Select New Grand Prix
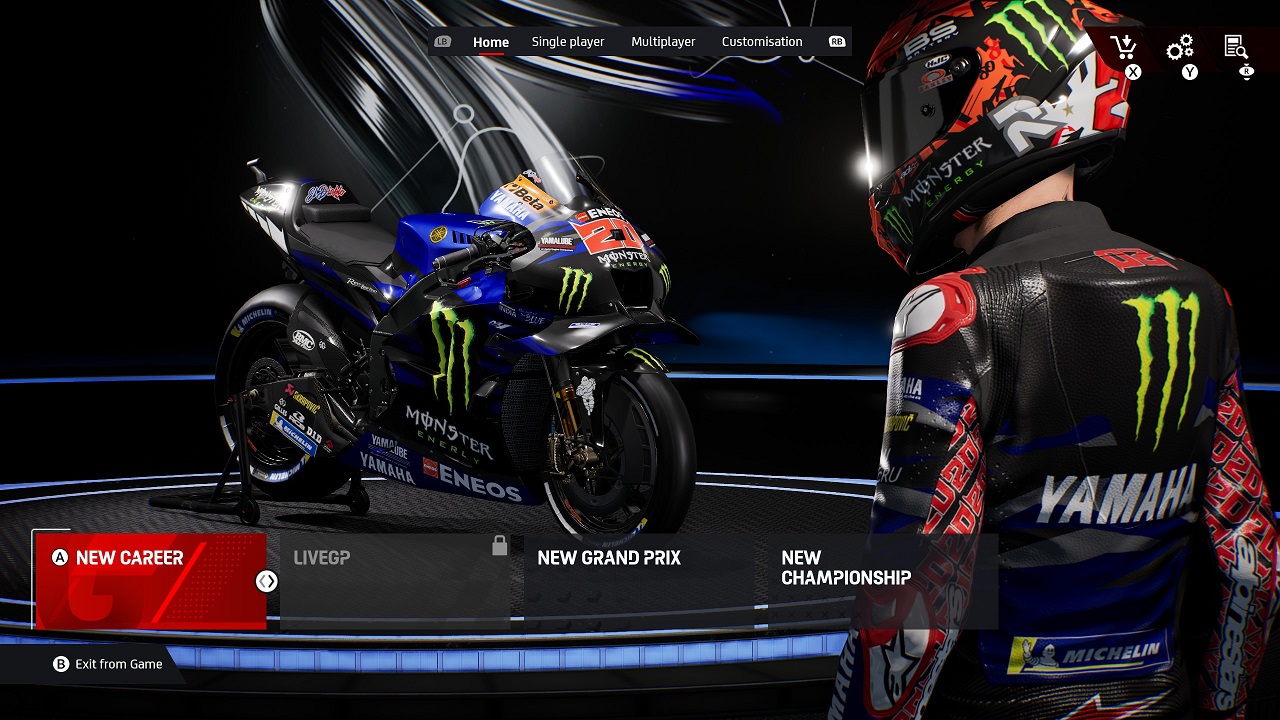This screenshot has height=720, width=1280. pyautogui.click(x=638, y=580)
